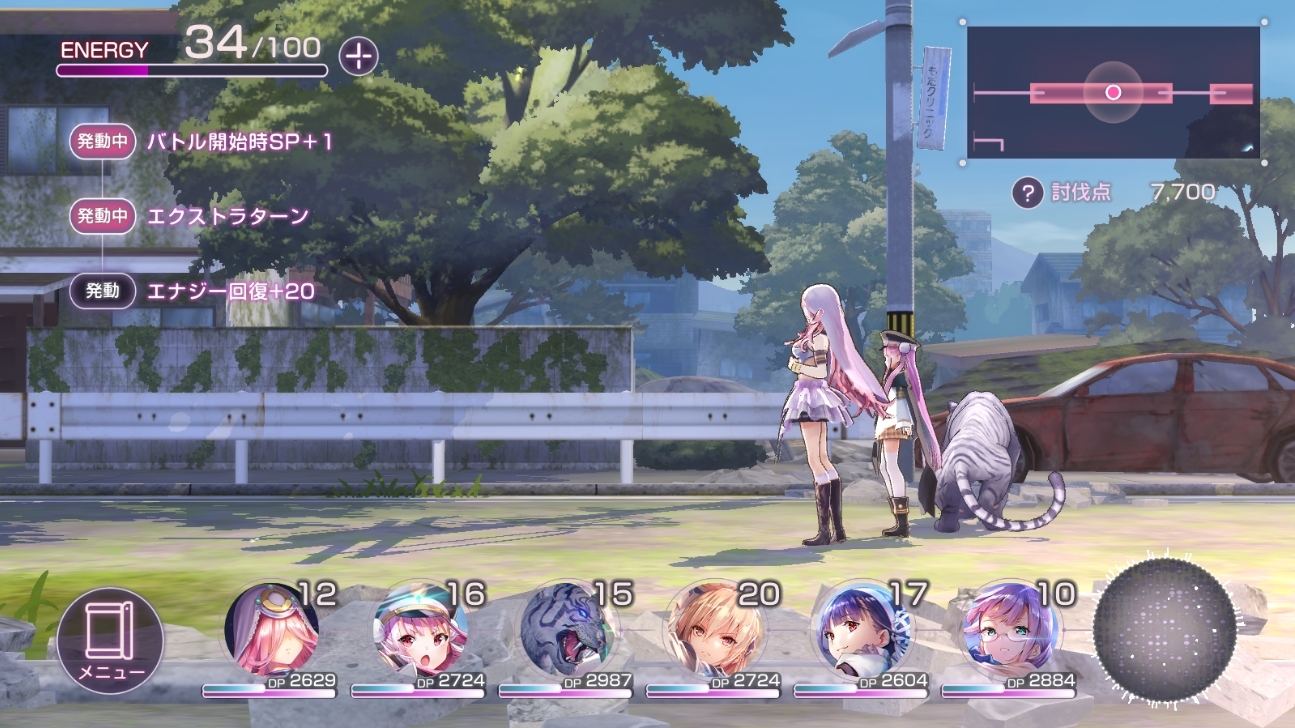This screenshot has width=1295, height=728.
Task: Tap the plus button beside ENERGY
Action: [358, 56]
